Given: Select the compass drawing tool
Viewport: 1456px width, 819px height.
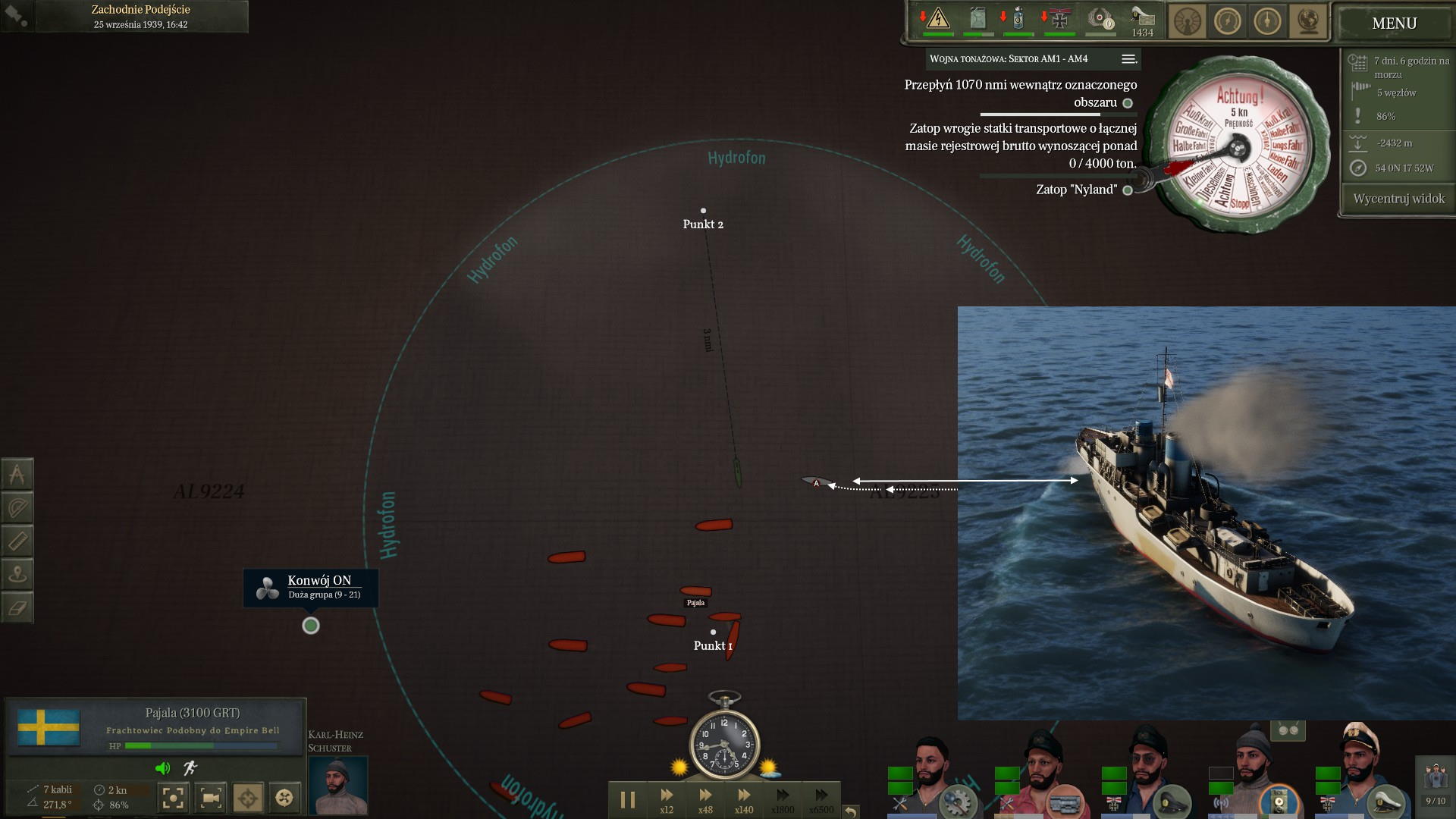Looking at the screenshot, I should coord(17,475).
